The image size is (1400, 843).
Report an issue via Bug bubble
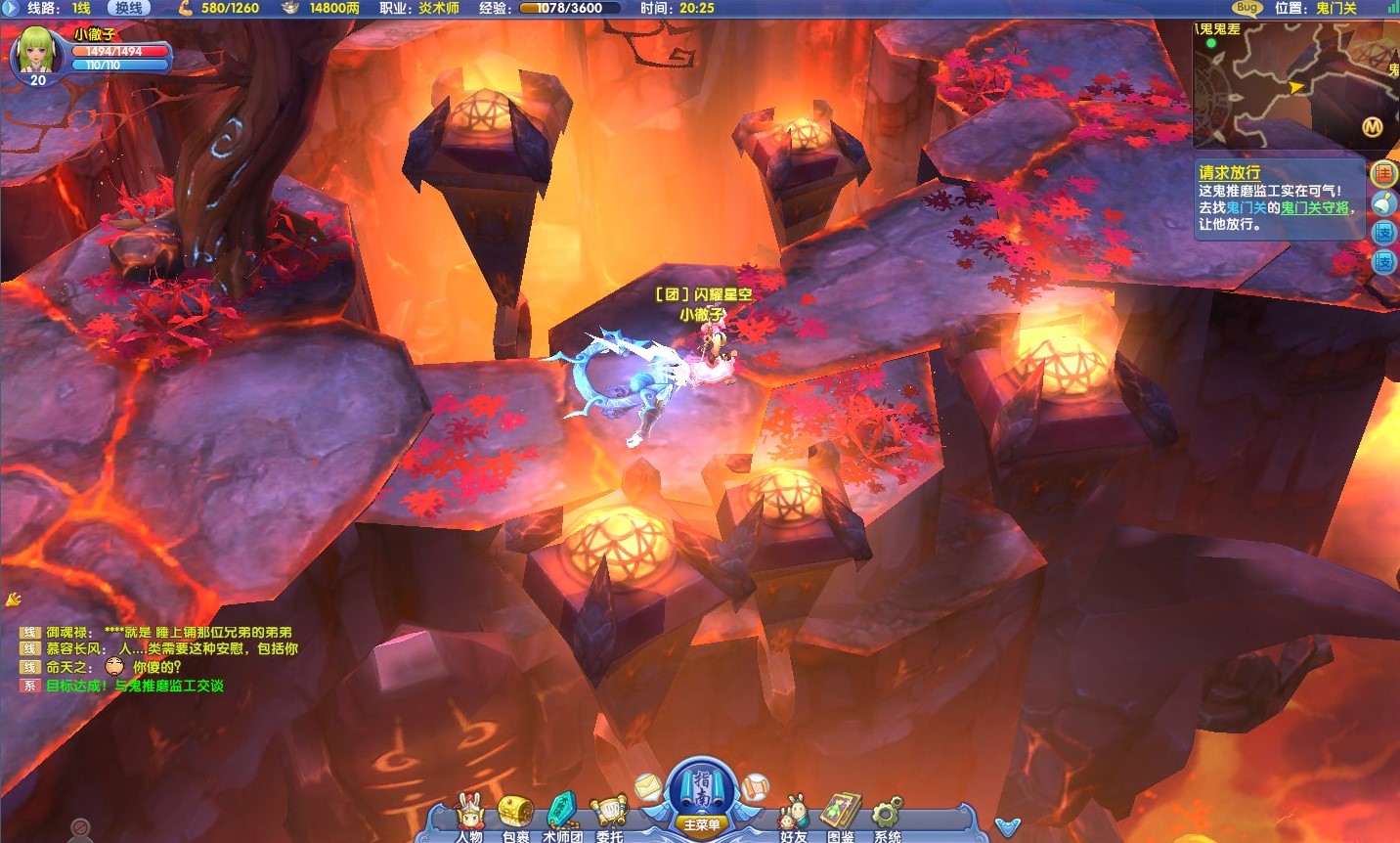[1247, 8]
